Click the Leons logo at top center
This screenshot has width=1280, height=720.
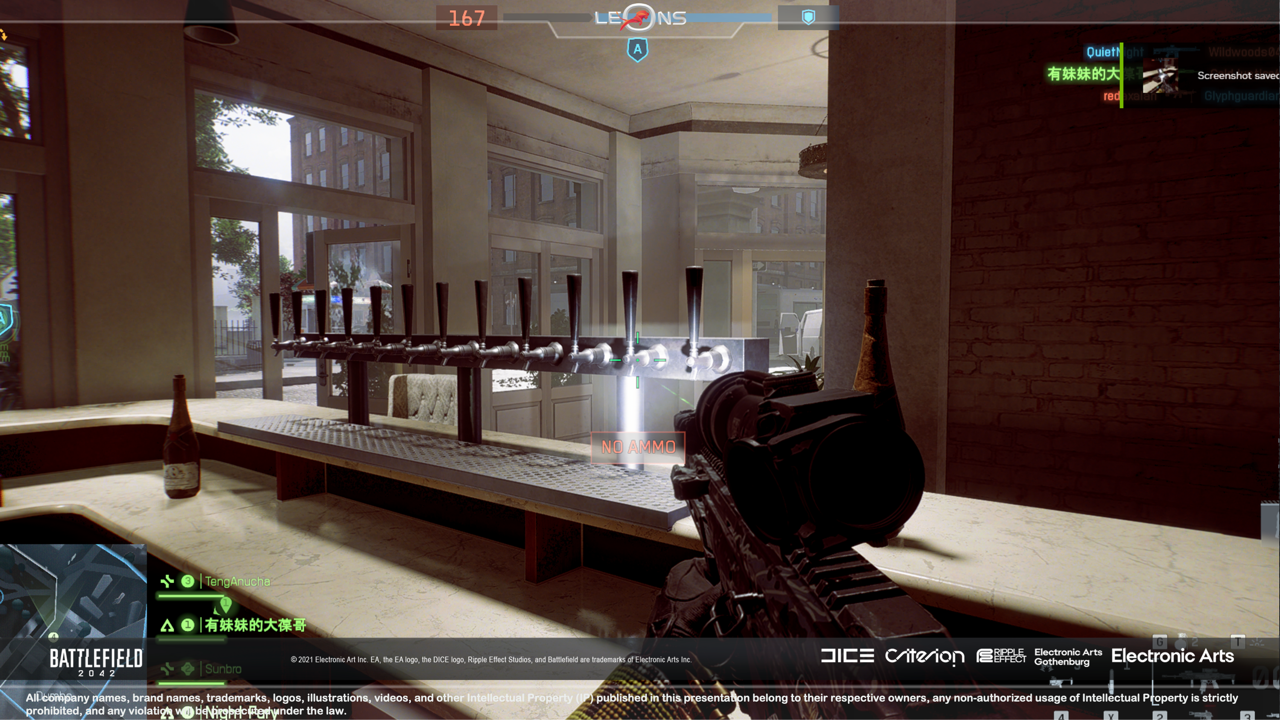coord(640,18)
